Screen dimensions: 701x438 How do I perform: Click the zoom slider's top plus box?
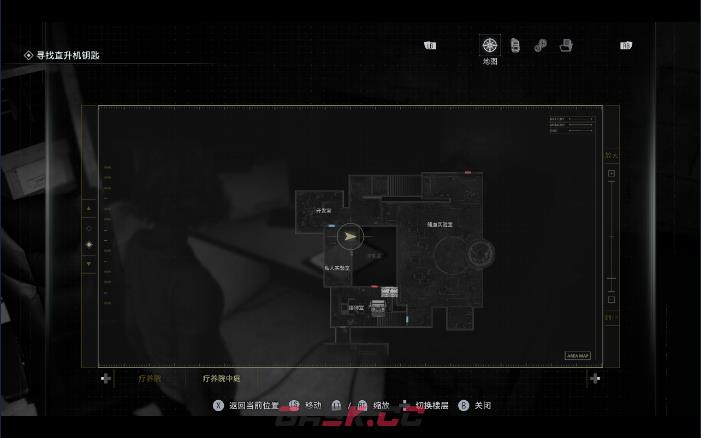[x=611, y=174]
